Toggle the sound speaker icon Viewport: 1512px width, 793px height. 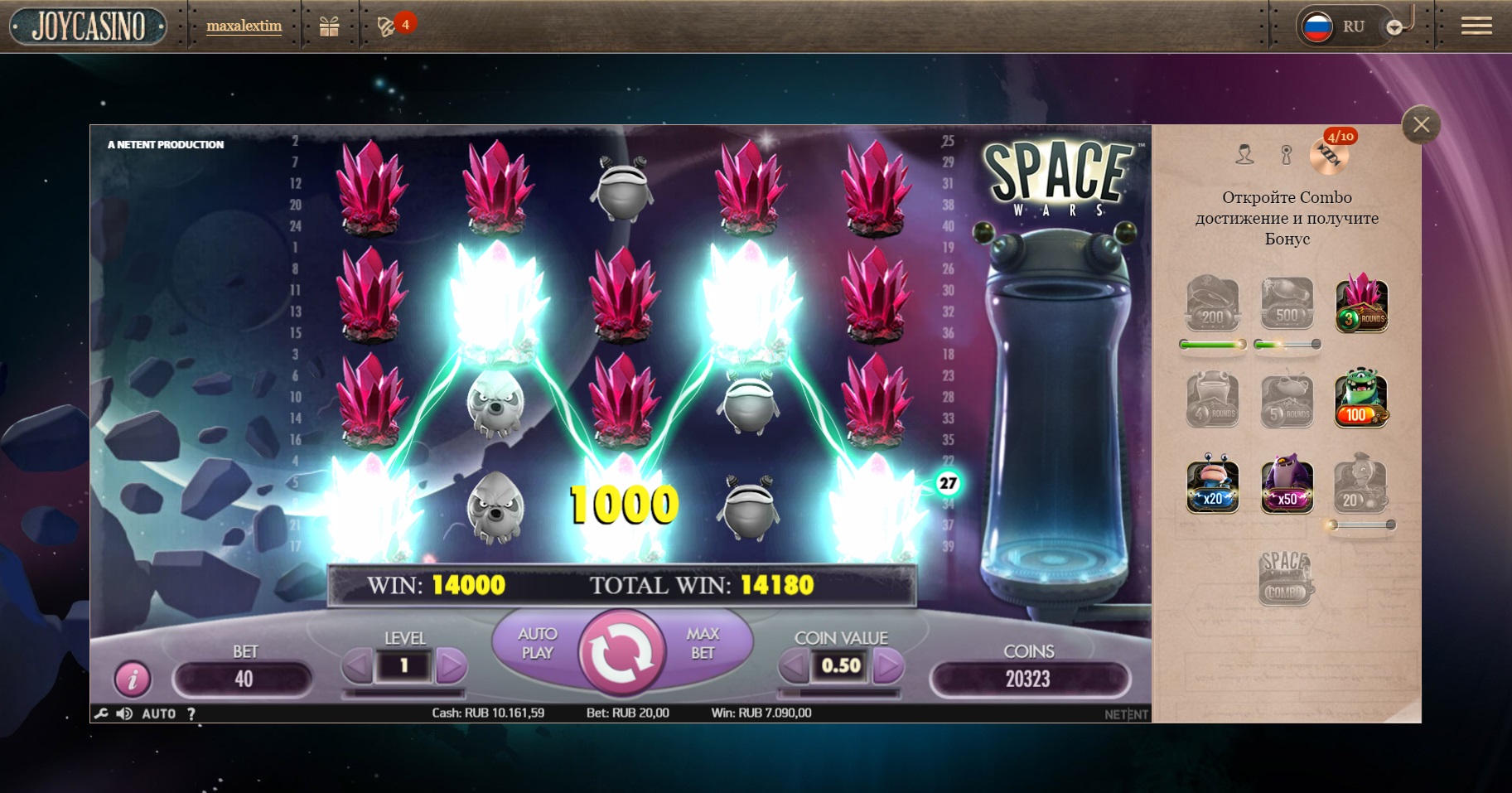click(x=124, y=713)
